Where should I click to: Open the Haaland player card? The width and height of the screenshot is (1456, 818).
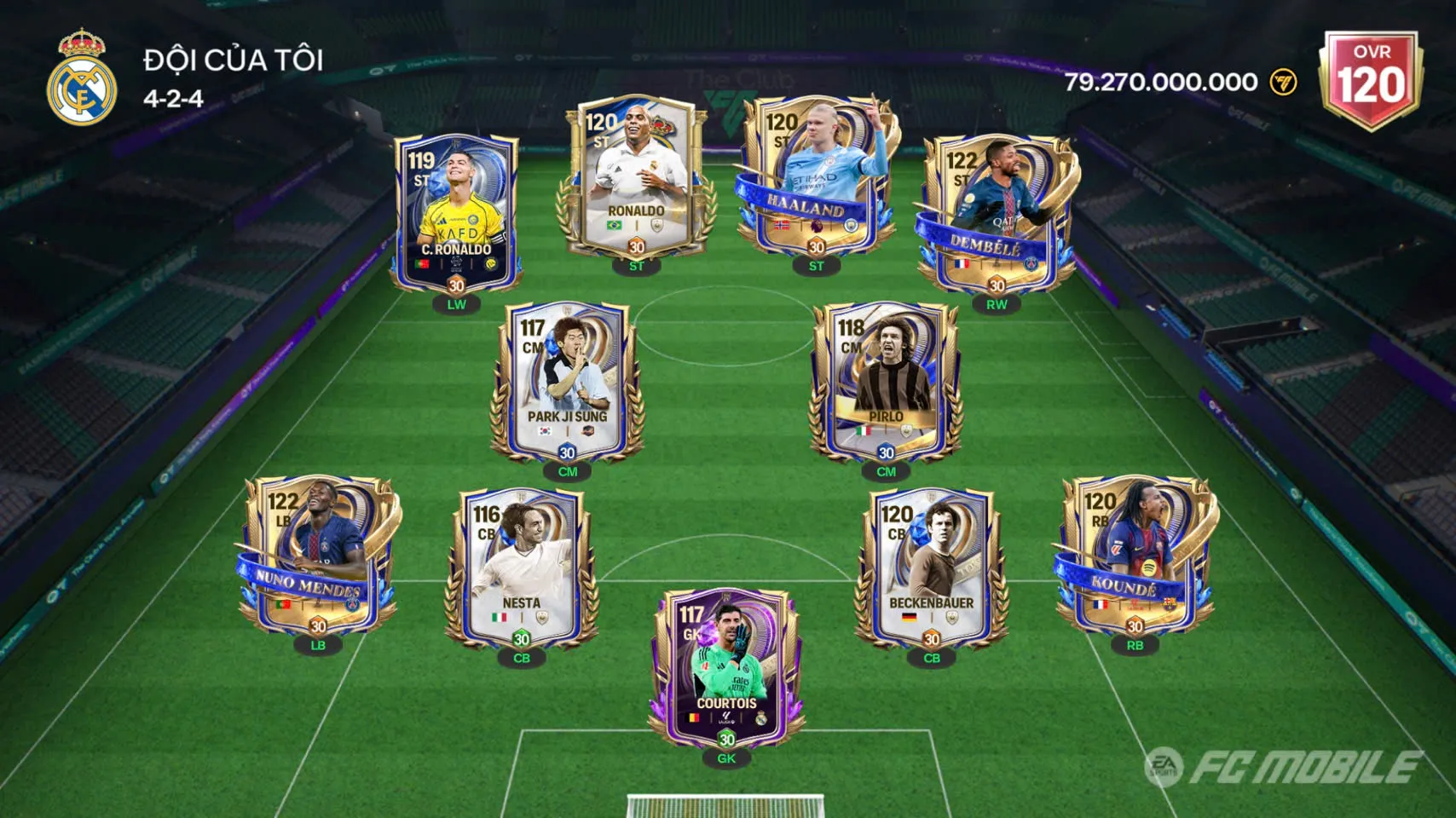[x=816, y=176]
